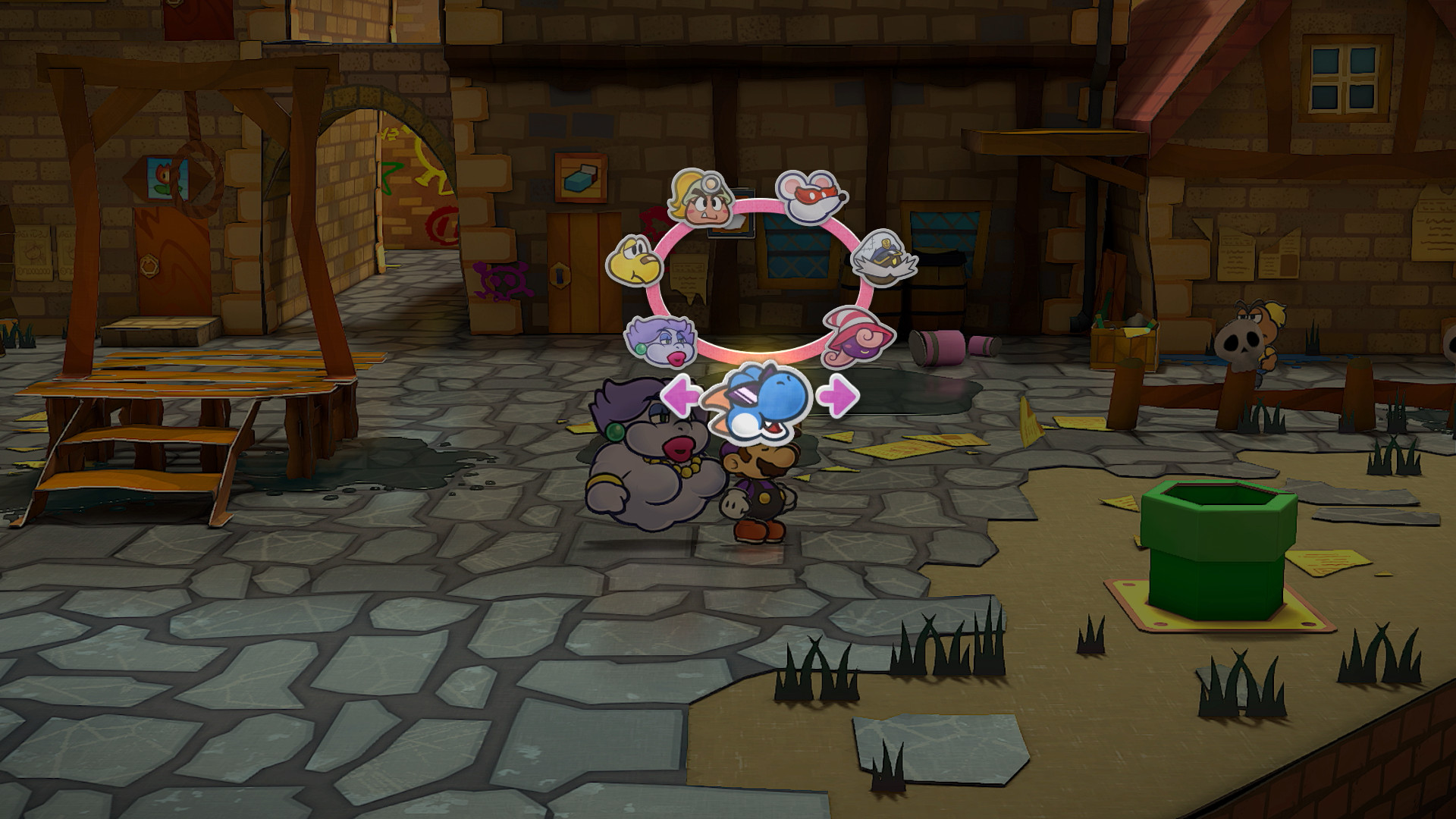Screen dimensions: 1456x819
Task: Select Goombella's portrait at the top of ring
Action: tap(701, 199)
